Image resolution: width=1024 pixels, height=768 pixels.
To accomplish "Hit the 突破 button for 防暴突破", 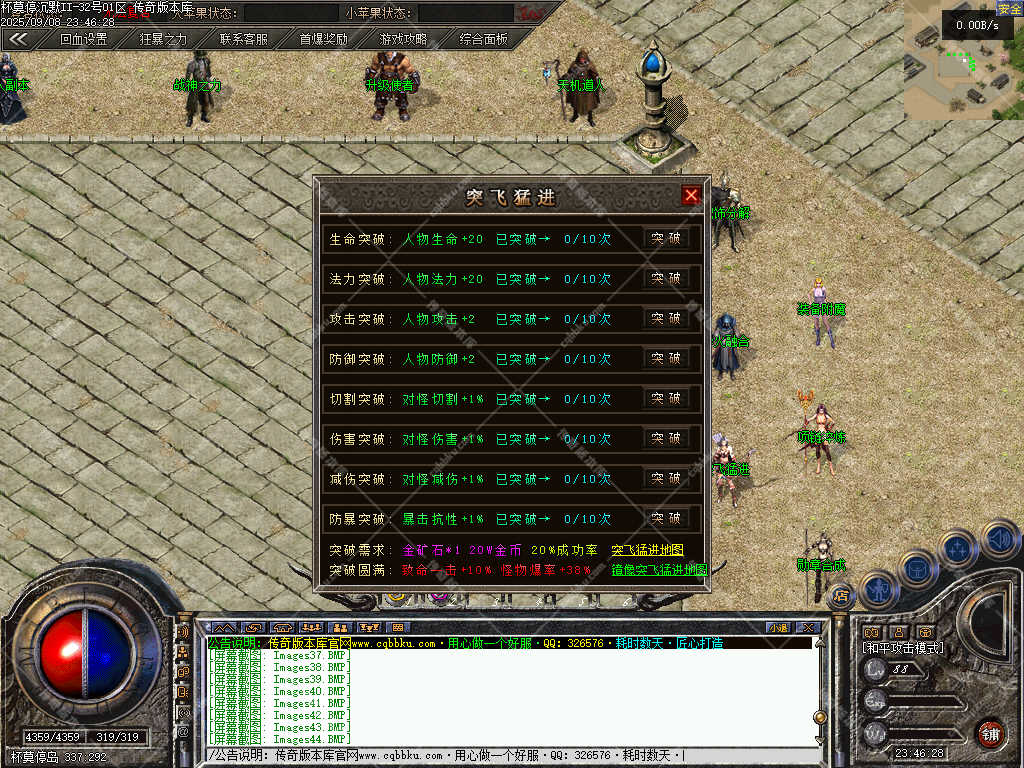I will click(665, 519).
